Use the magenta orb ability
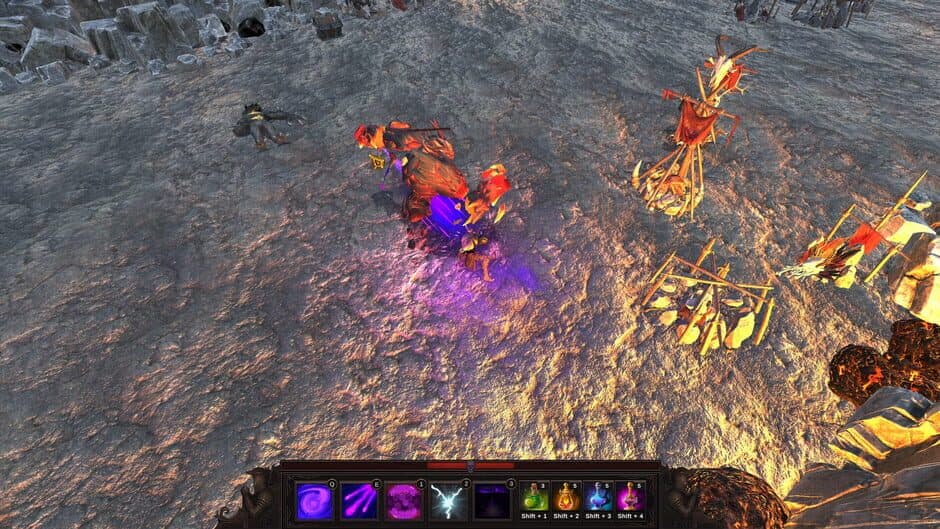The image size is (940, 529). tap(403, 500)
